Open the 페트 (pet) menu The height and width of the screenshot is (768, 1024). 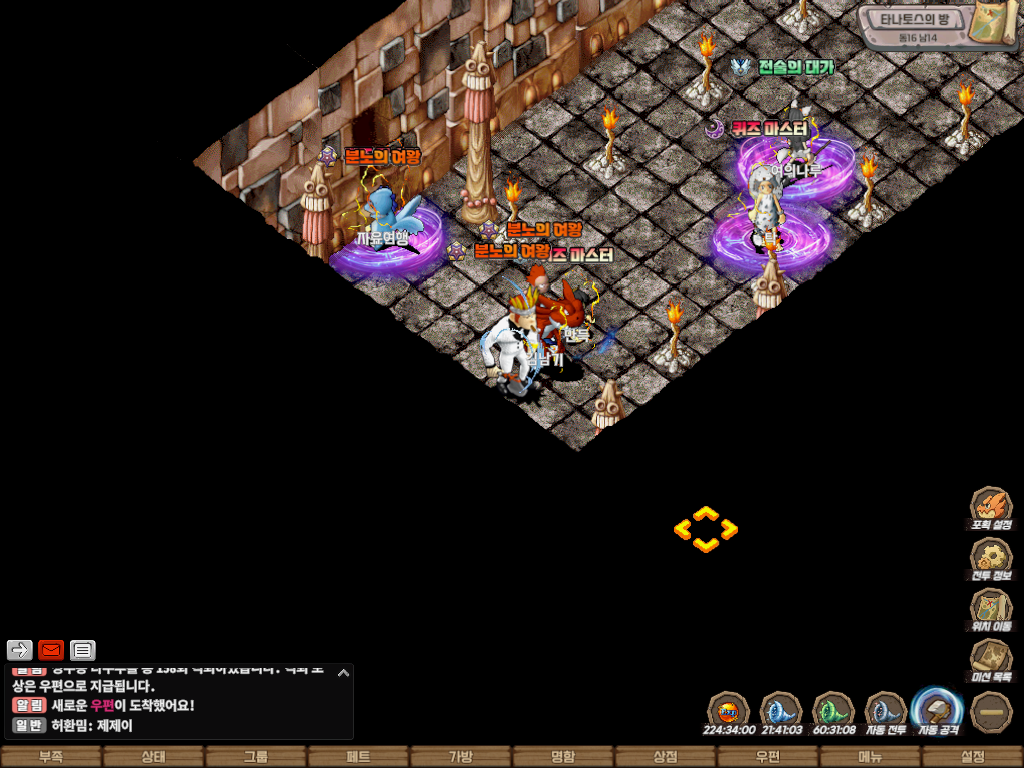coord(358,757)
